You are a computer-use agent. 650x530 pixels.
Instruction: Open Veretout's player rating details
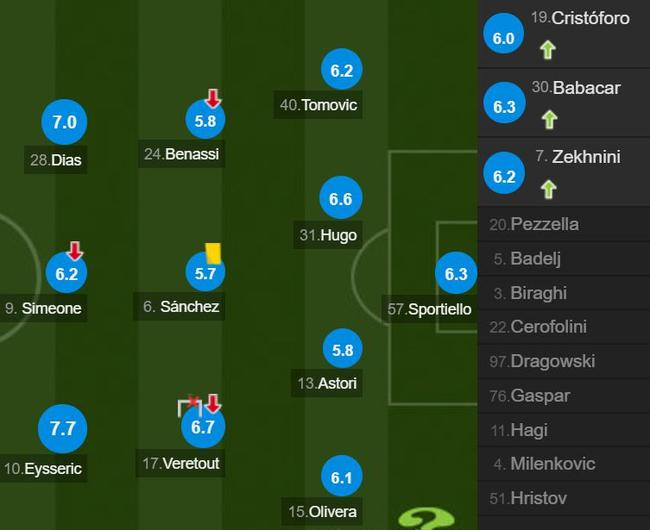(203, 428)
